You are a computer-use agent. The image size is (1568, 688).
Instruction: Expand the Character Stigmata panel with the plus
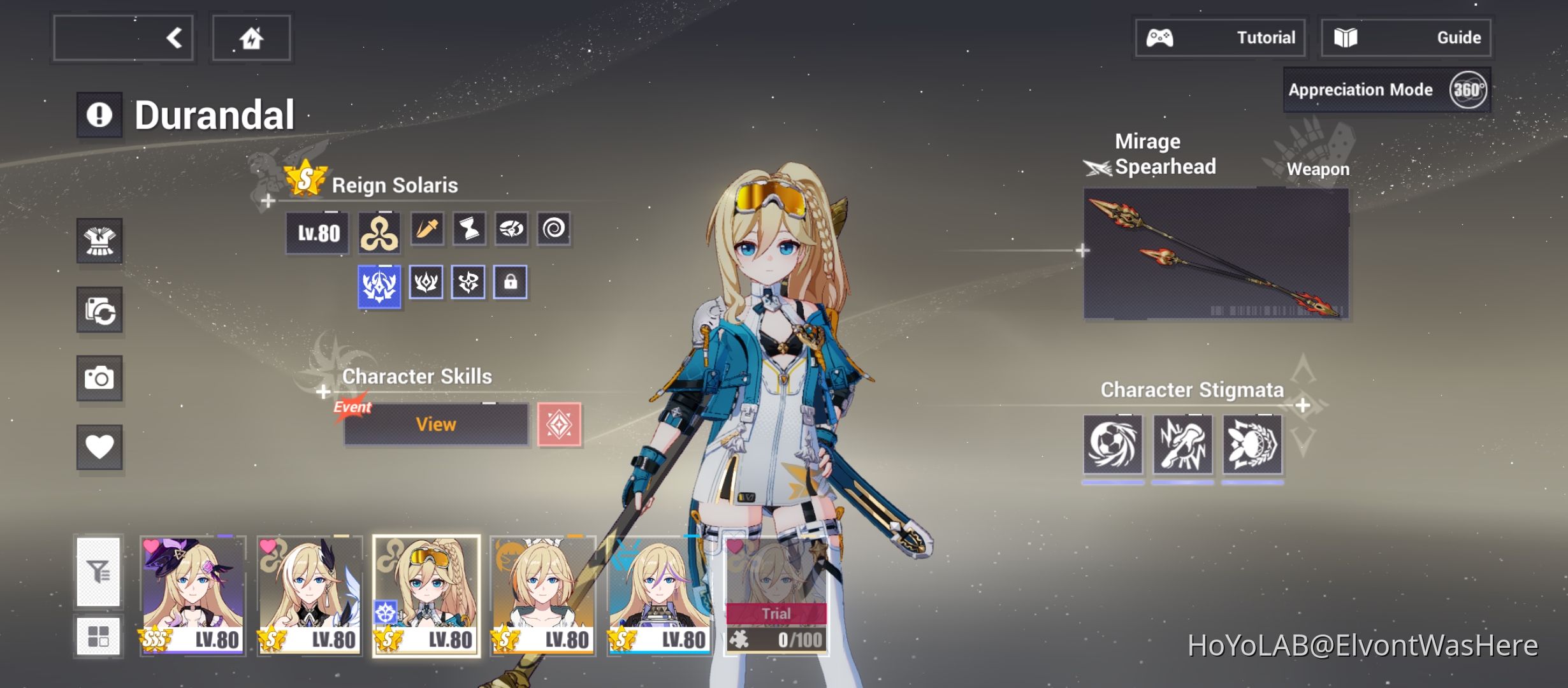[x=1302, y=404]
